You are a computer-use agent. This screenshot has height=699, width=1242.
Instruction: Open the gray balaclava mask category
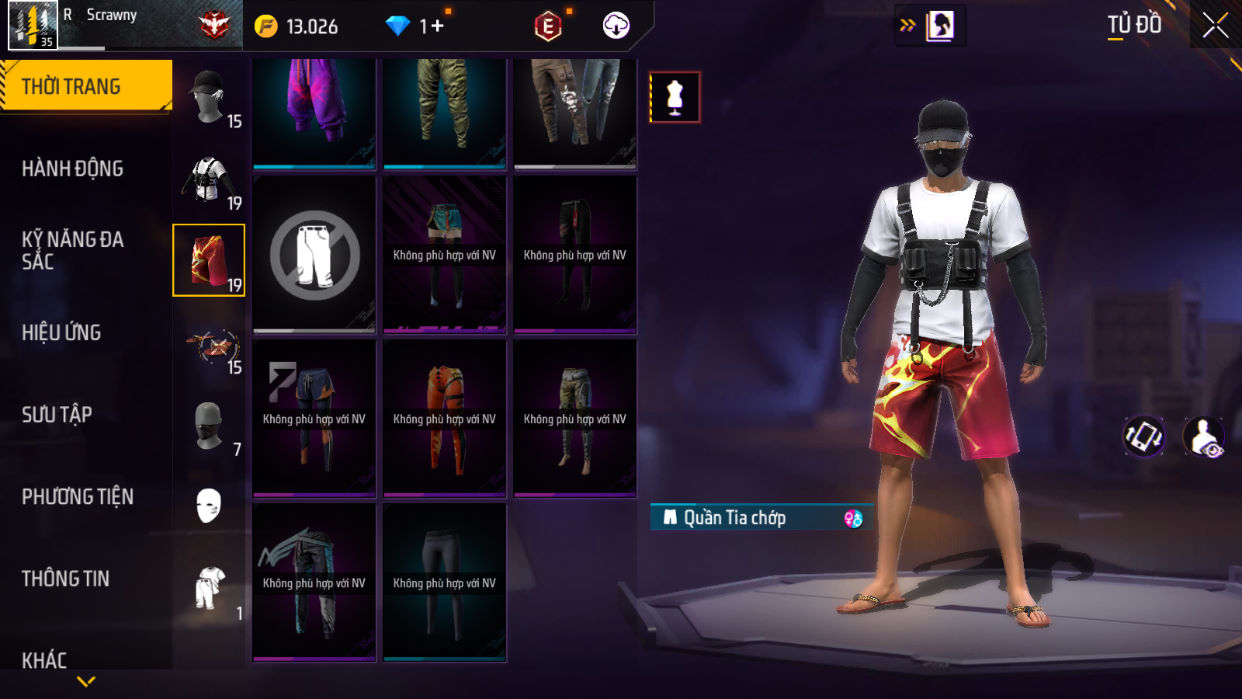point(209,426)
